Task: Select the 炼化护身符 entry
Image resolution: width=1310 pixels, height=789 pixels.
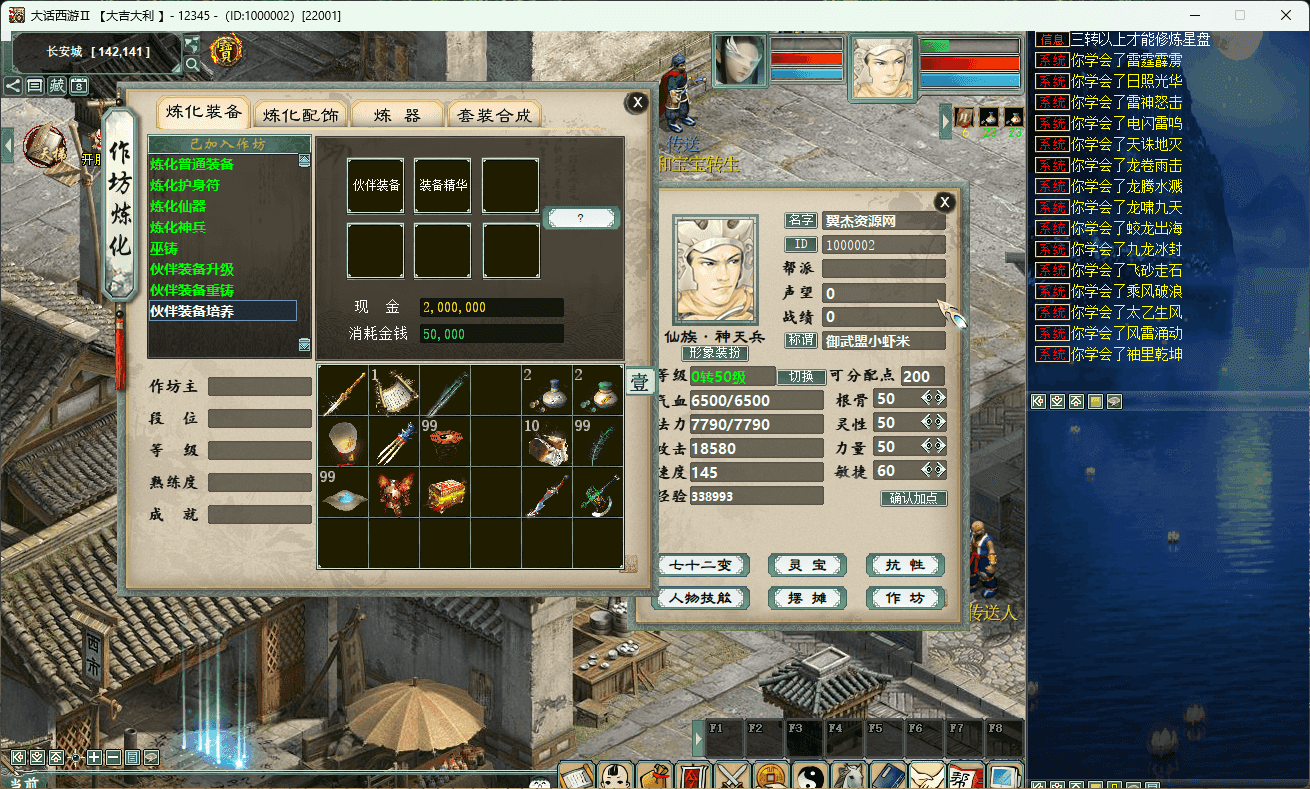Action: (x=185, y=185)
